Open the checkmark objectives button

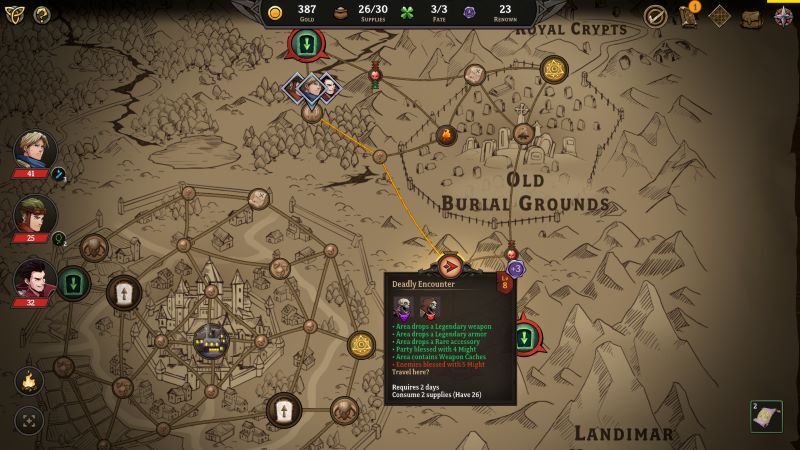[x=655, y=16]
